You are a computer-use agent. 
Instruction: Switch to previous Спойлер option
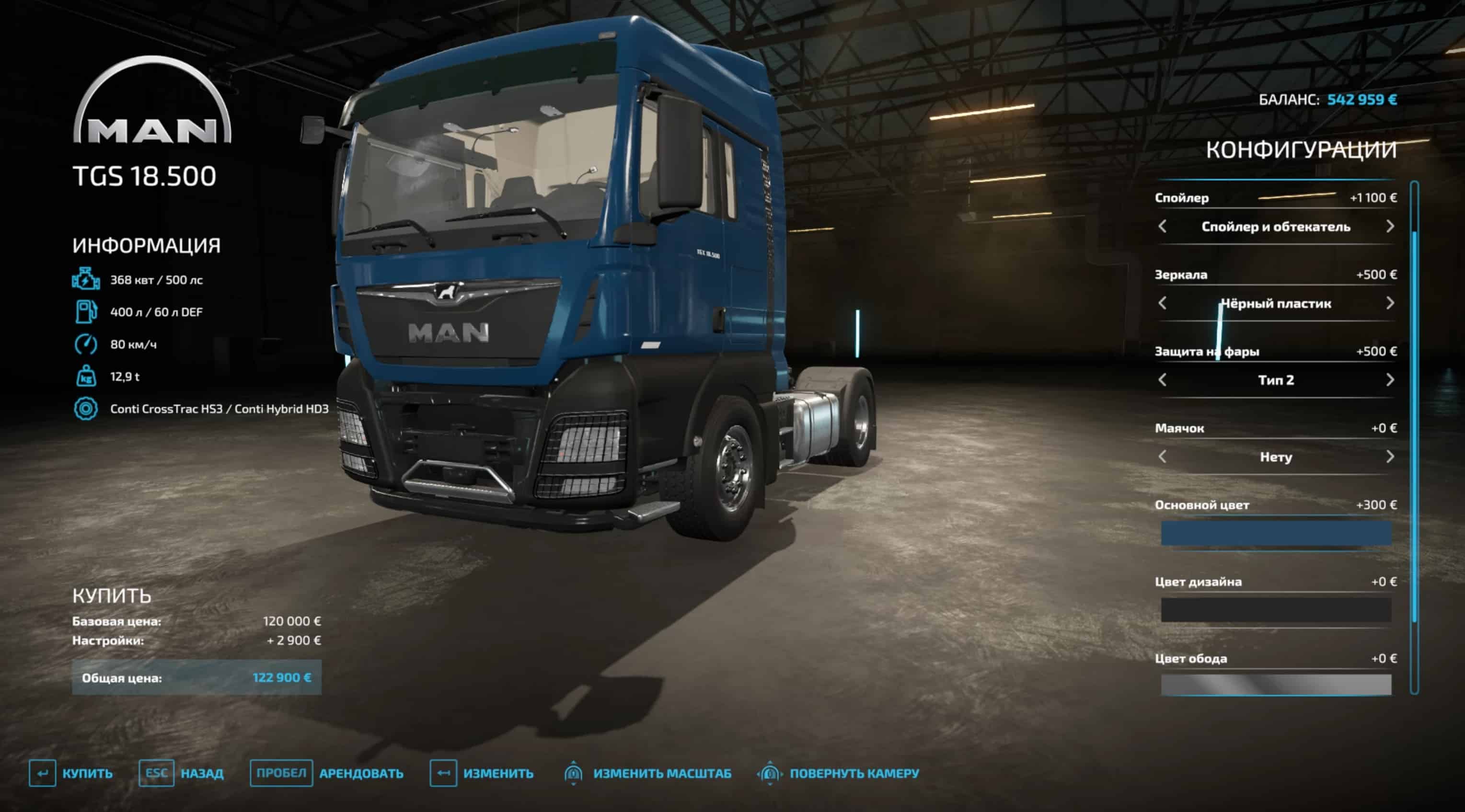tap(1163, 226)
